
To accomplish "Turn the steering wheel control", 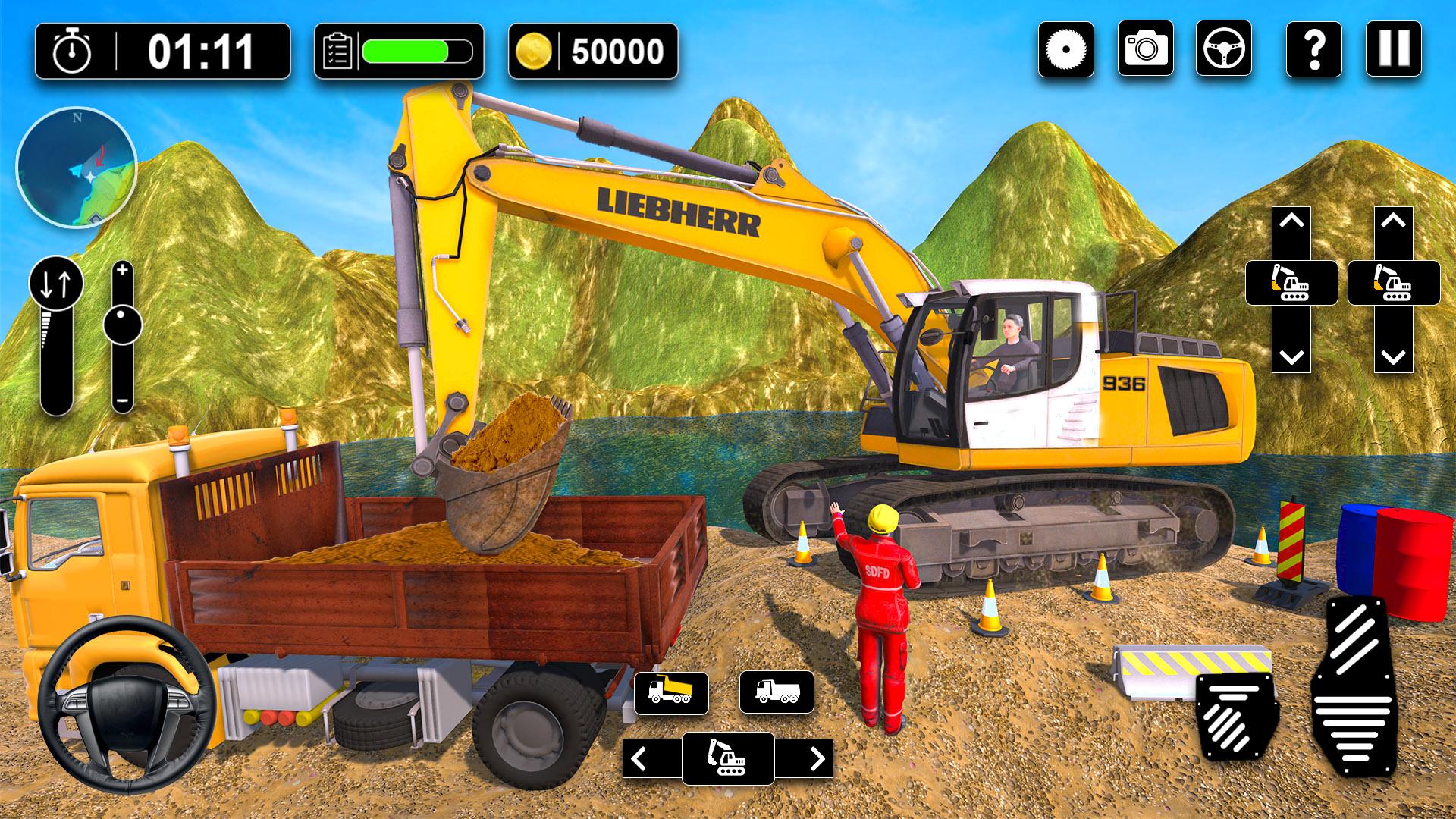I will click(x=126, y=704).
